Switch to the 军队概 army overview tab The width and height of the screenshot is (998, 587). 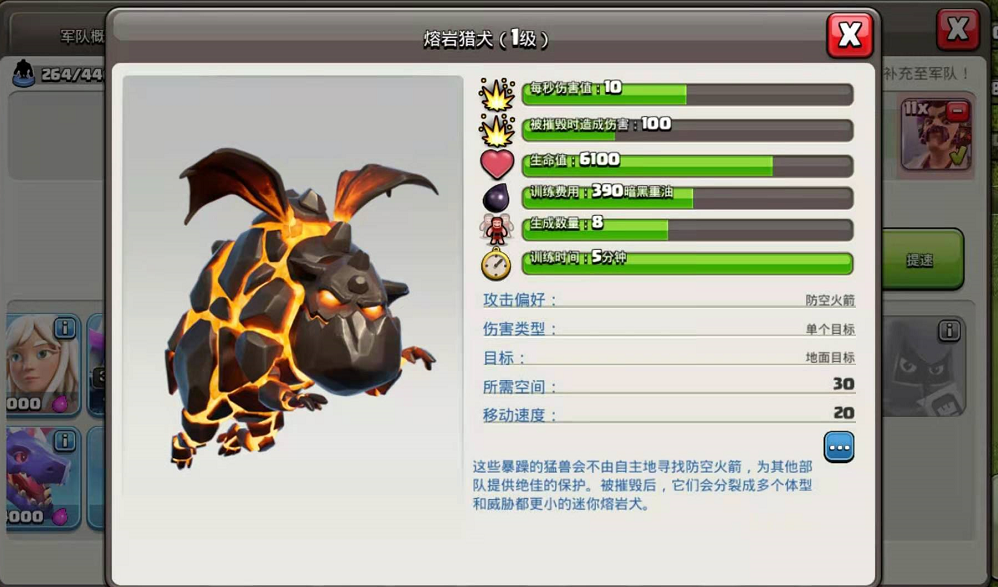click(x=80, y=37)
